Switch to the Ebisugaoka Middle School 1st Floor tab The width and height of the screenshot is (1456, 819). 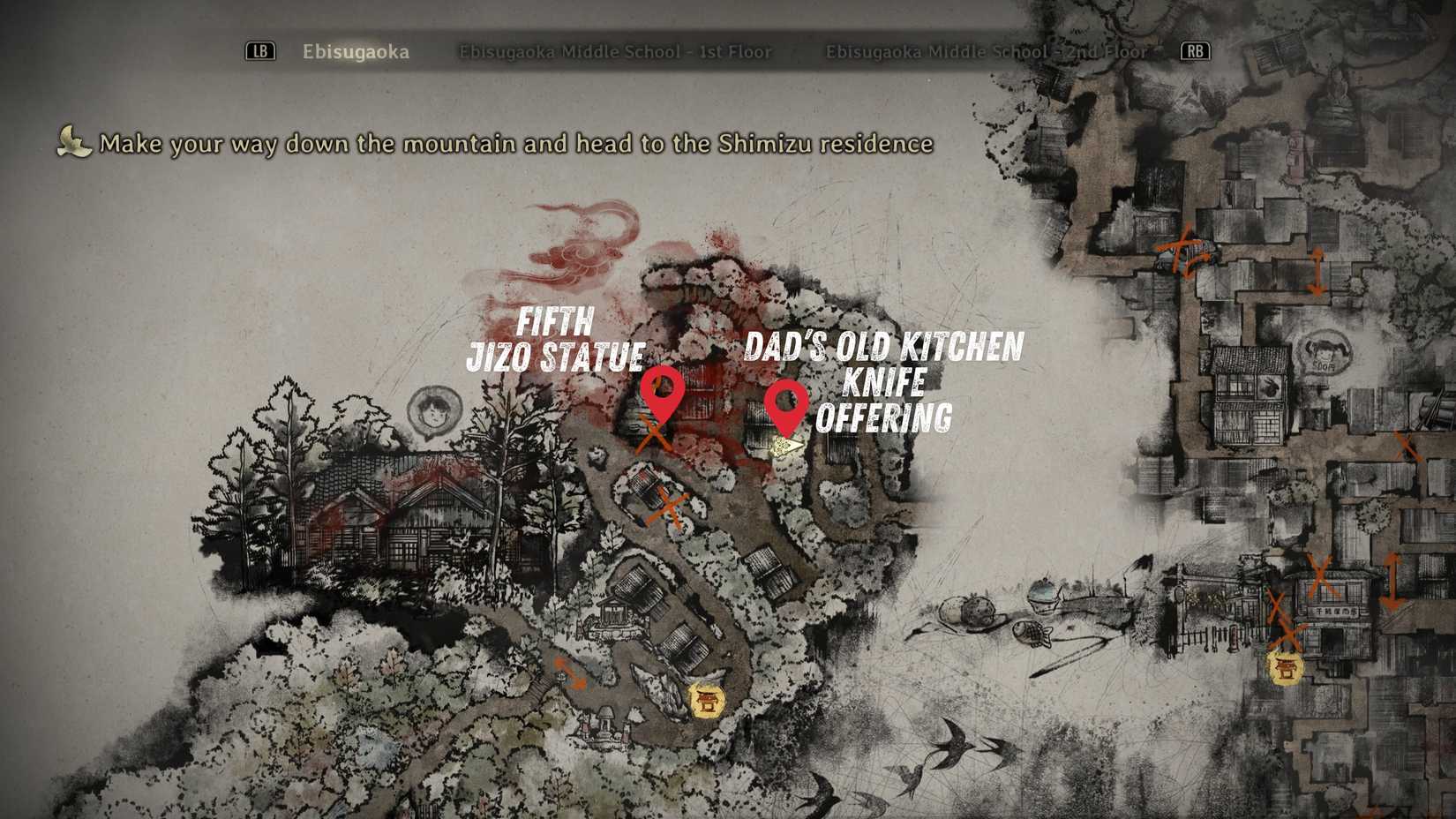pos(615,52)
